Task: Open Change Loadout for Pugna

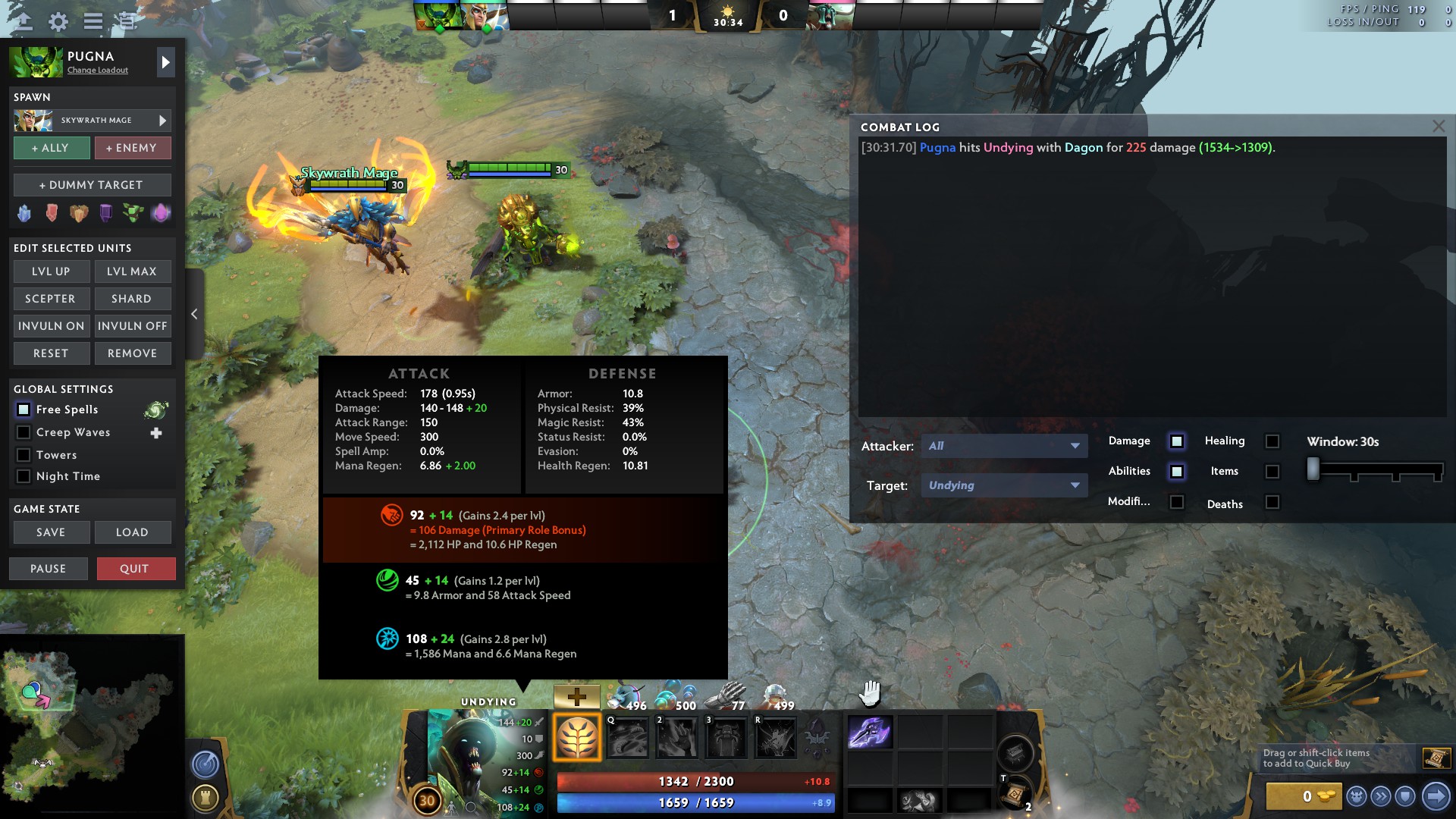Action: click(97, 70)
